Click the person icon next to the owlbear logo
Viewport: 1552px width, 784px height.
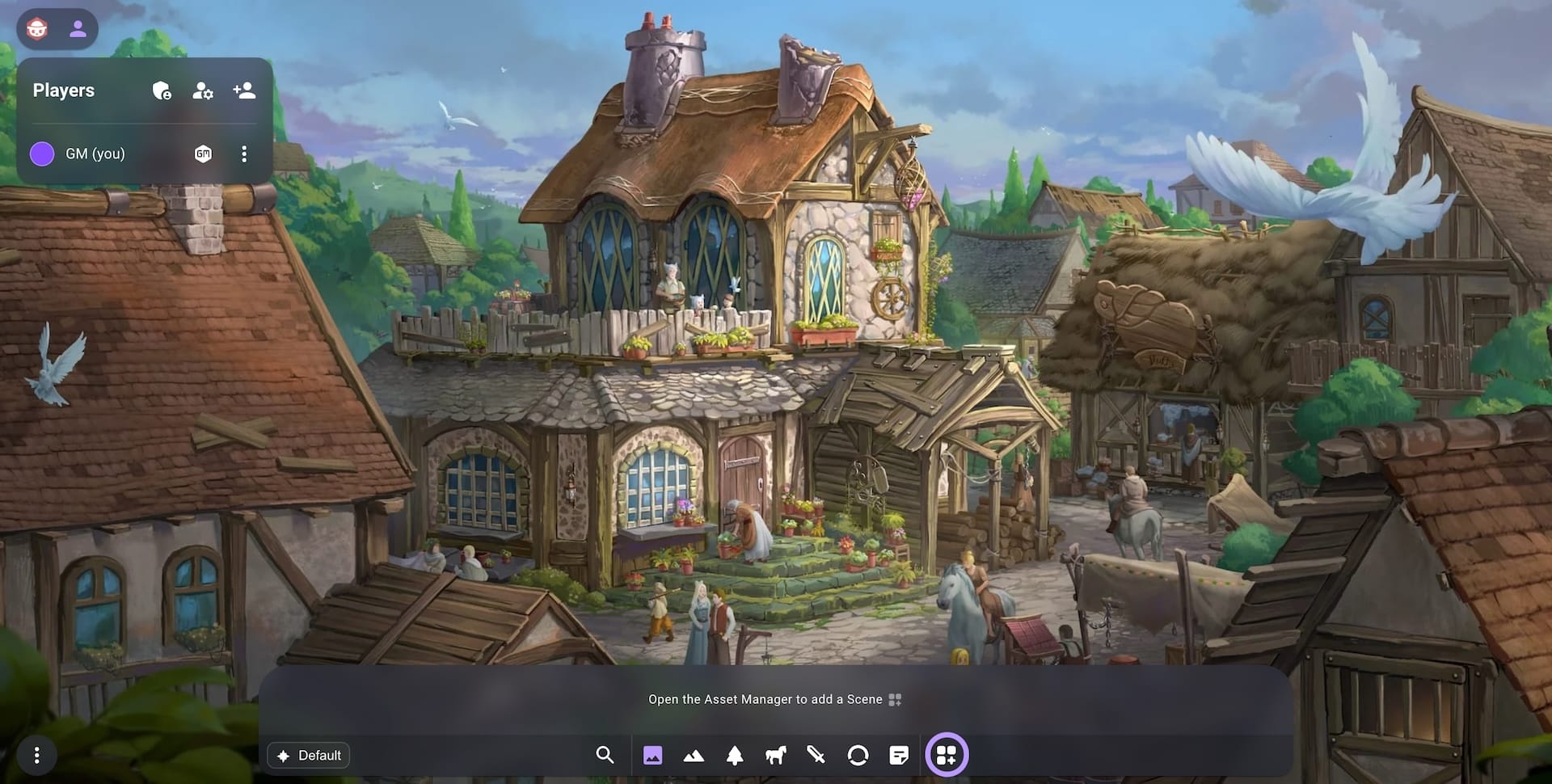click(x=78, y=29)
